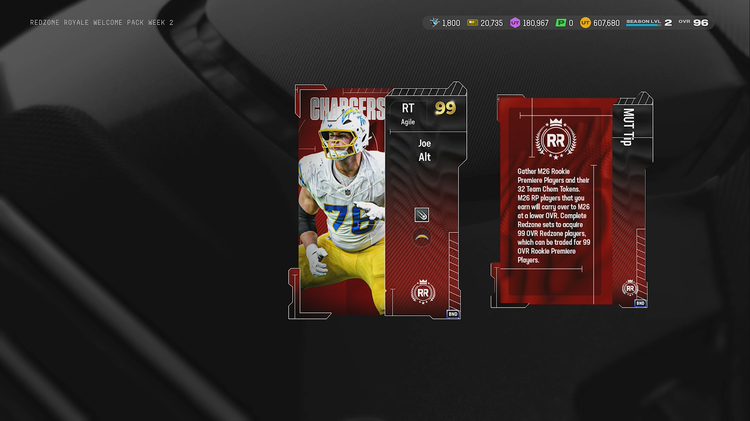Select the MUT Tip Redzone Royale card

[x=570, y=201]
